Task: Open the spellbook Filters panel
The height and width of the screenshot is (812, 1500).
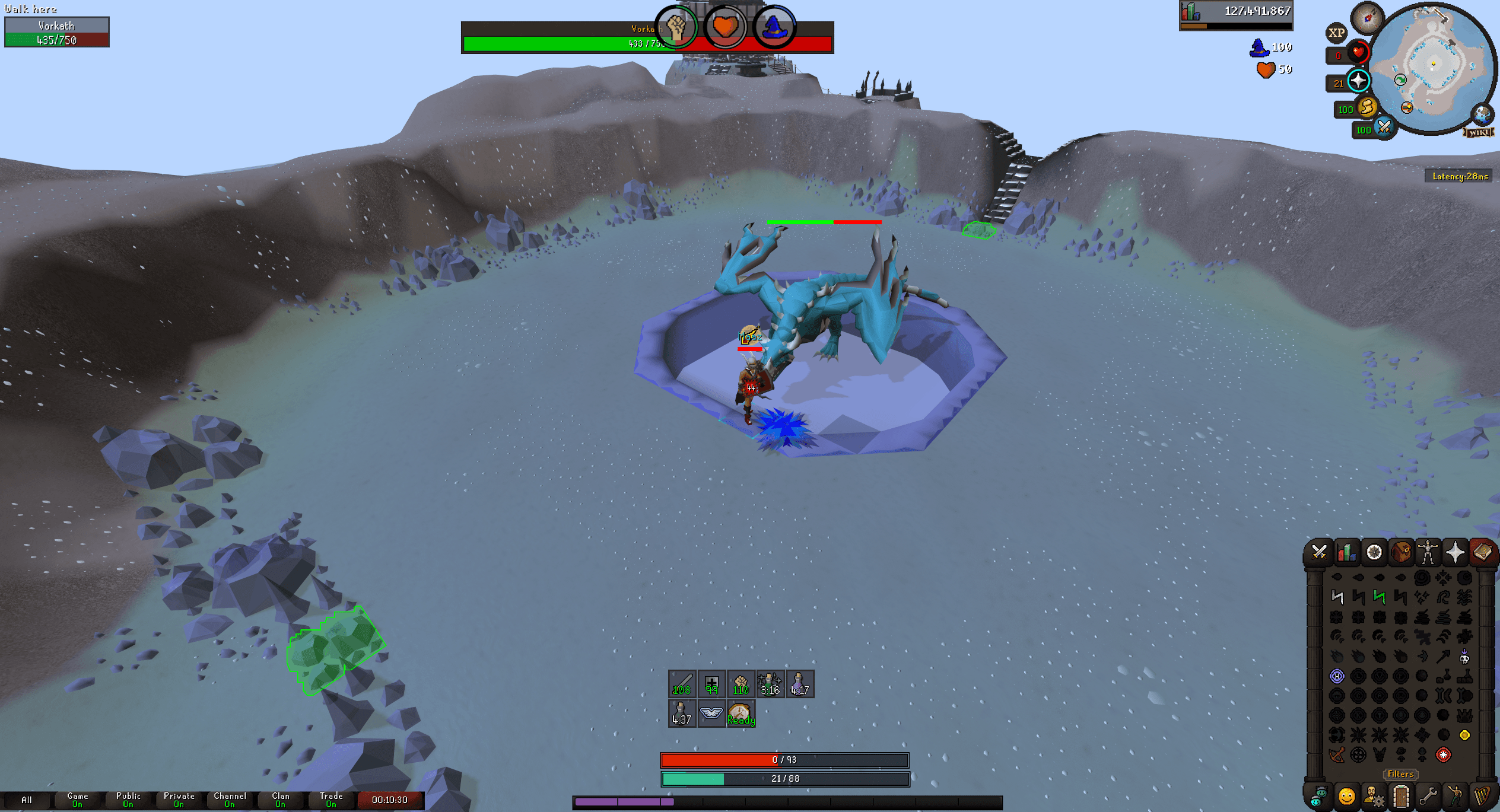Action: [1401, 774]
